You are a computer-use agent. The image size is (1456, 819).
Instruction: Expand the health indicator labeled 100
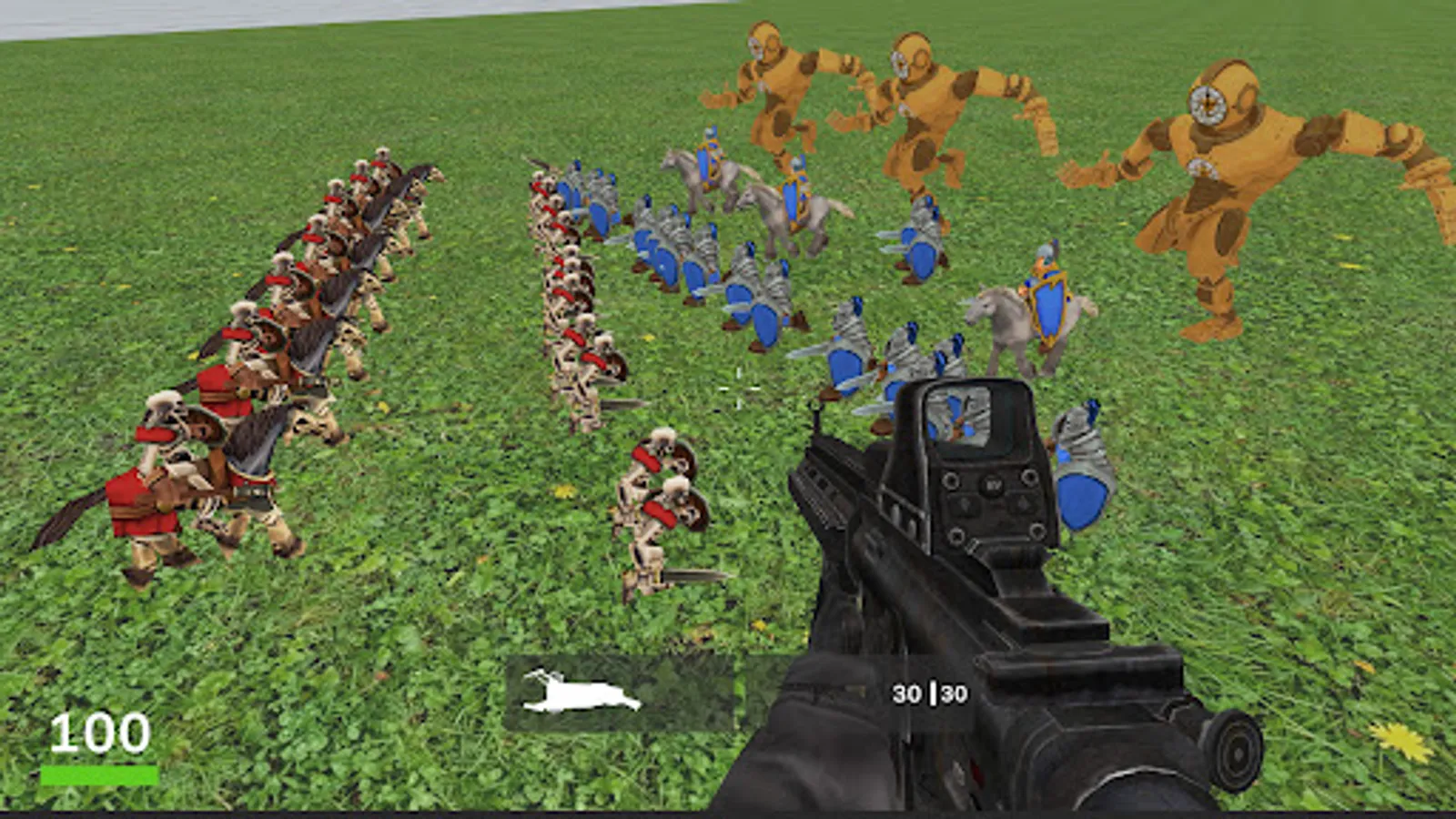tap(100, 733)
